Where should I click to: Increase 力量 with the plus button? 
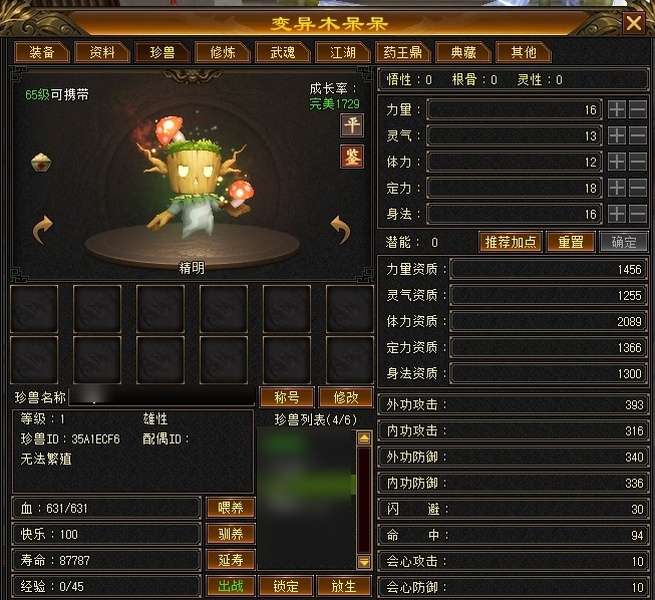[617, 109]
